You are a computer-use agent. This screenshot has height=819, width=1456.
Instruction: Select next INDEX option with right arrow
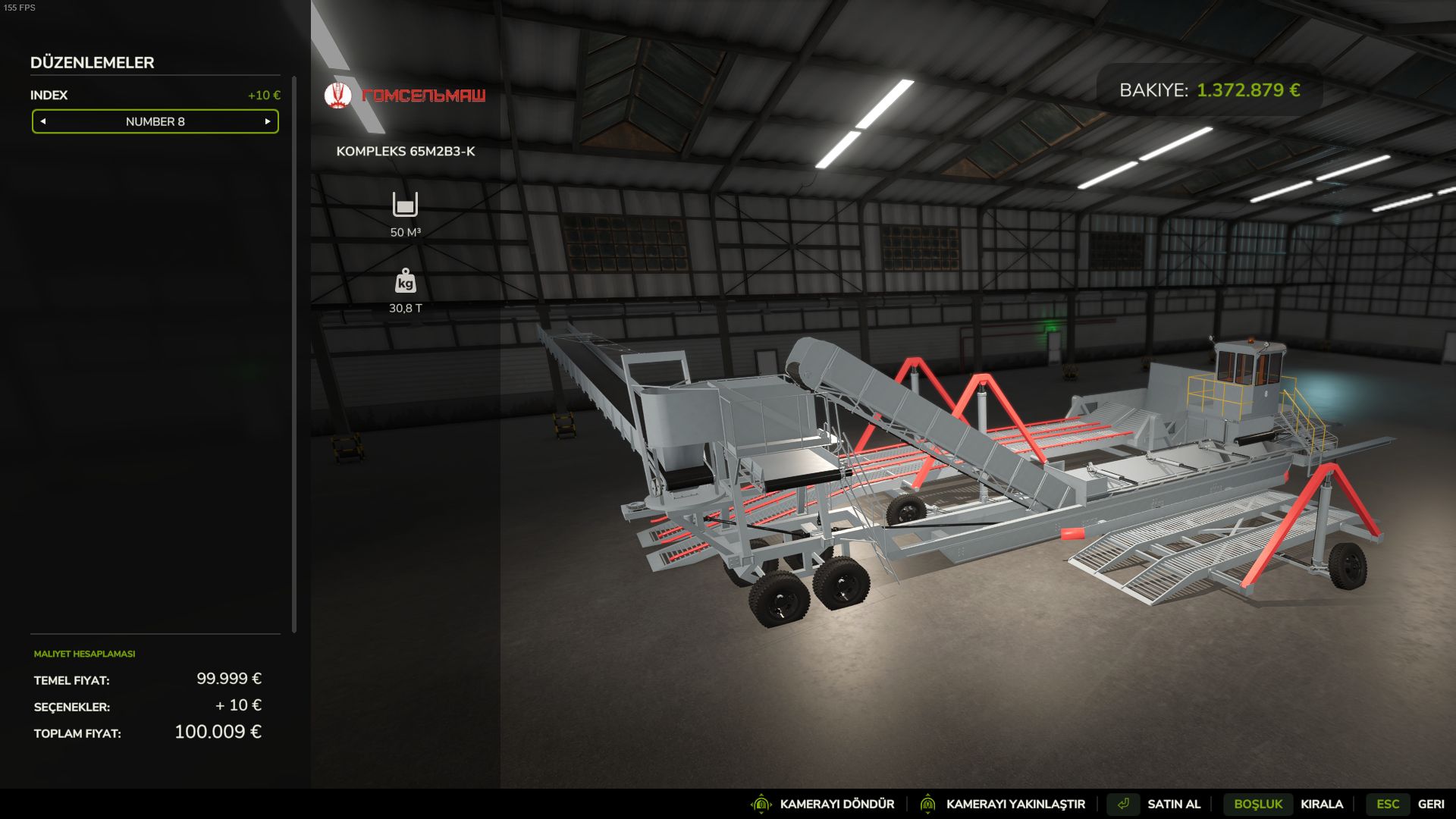pos(268,121)
